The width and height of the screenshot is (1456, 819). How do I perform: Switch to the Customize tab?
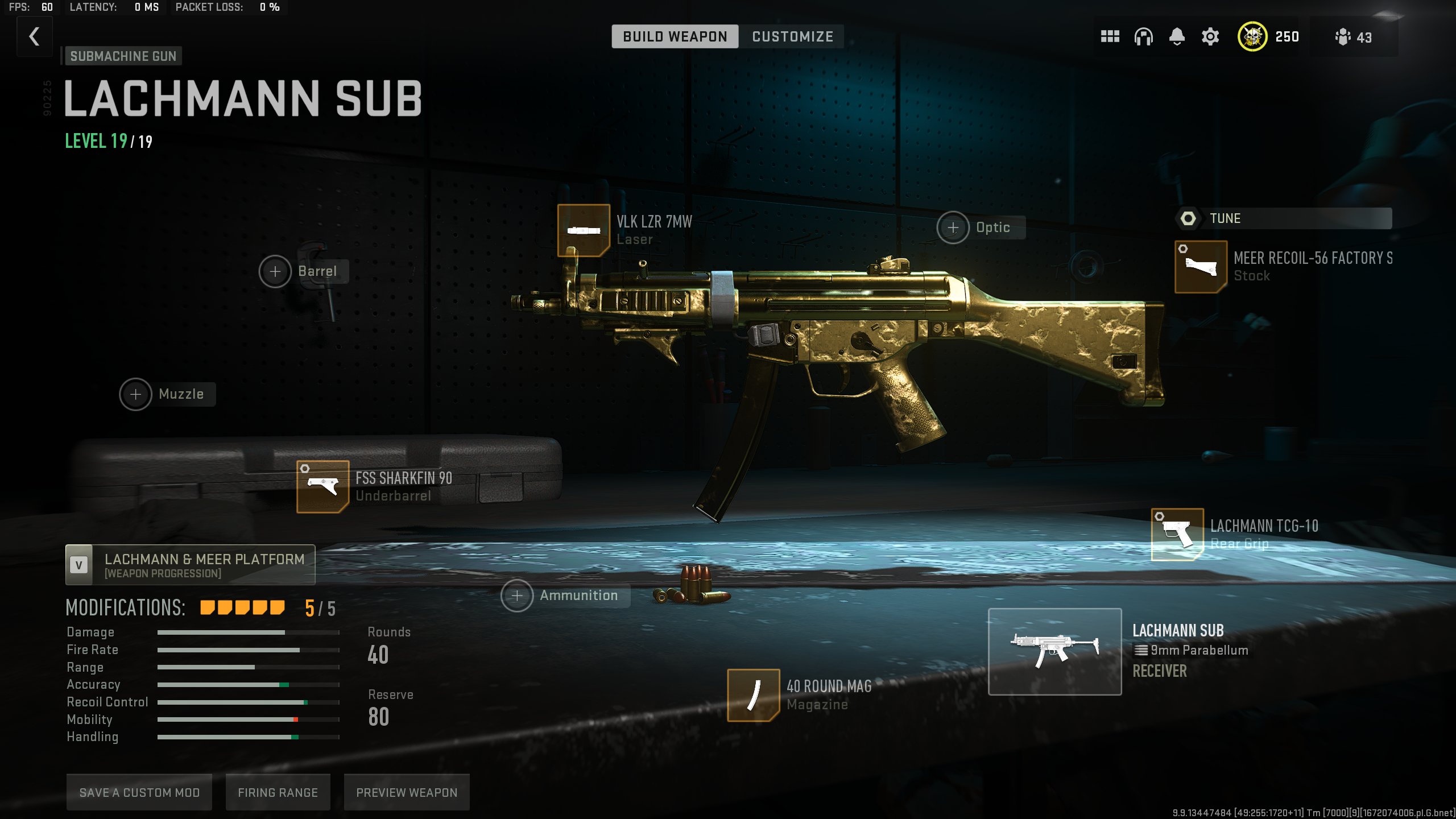(792, 37)
